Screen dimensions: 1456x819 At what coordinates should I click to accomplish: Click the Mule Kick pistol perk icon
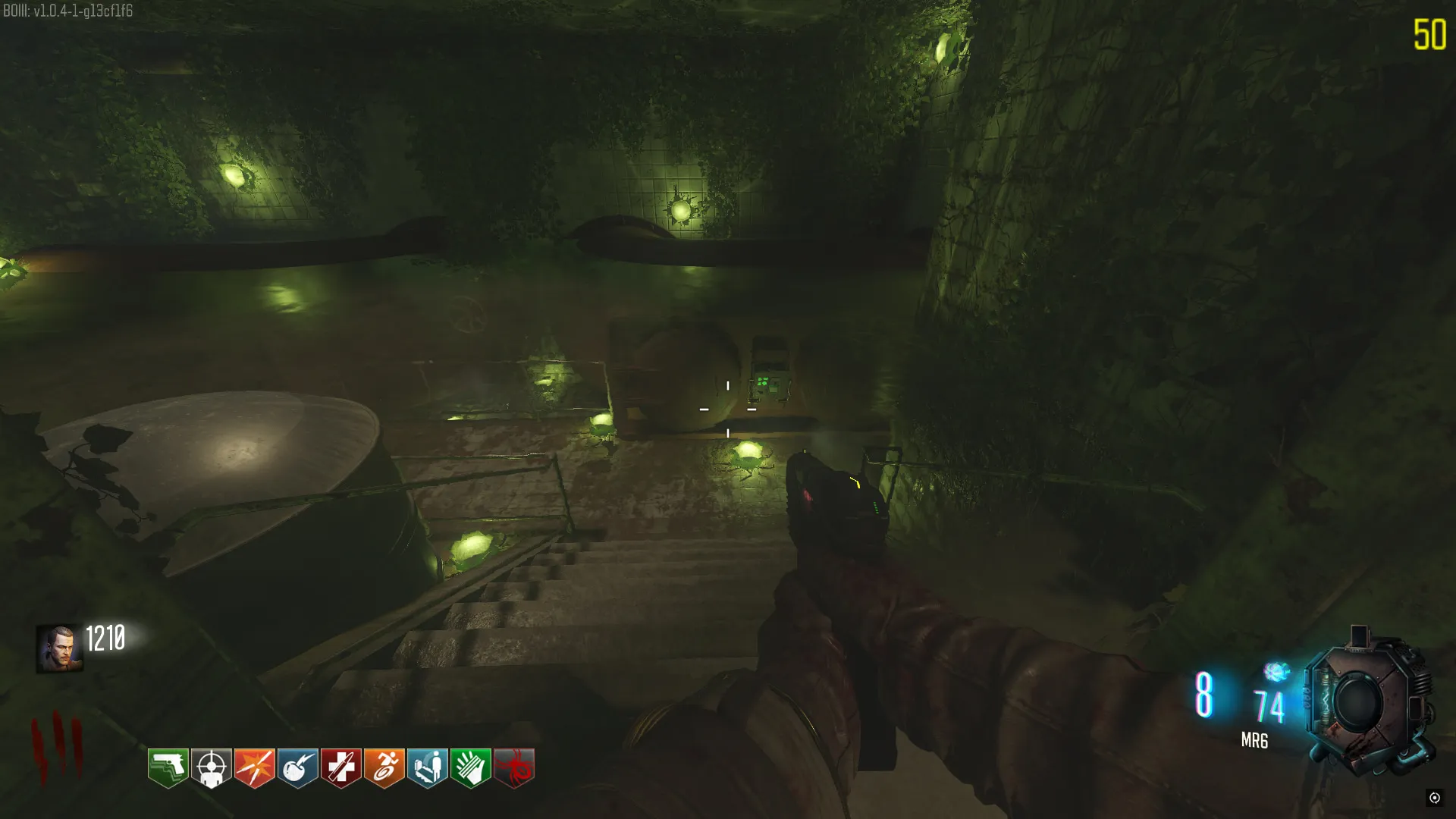[168, 767]
